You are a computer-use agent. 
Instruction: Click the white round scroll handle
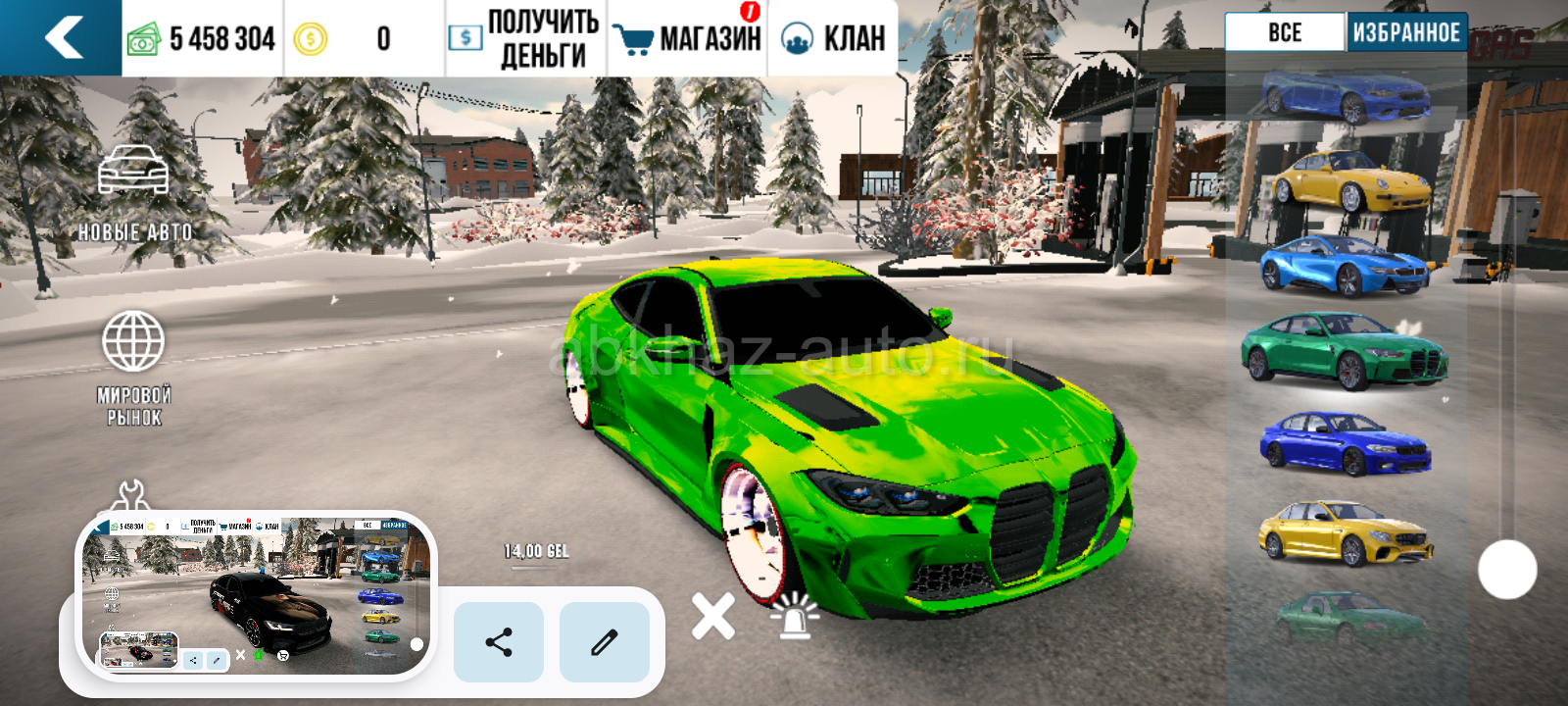[1507, 570]
